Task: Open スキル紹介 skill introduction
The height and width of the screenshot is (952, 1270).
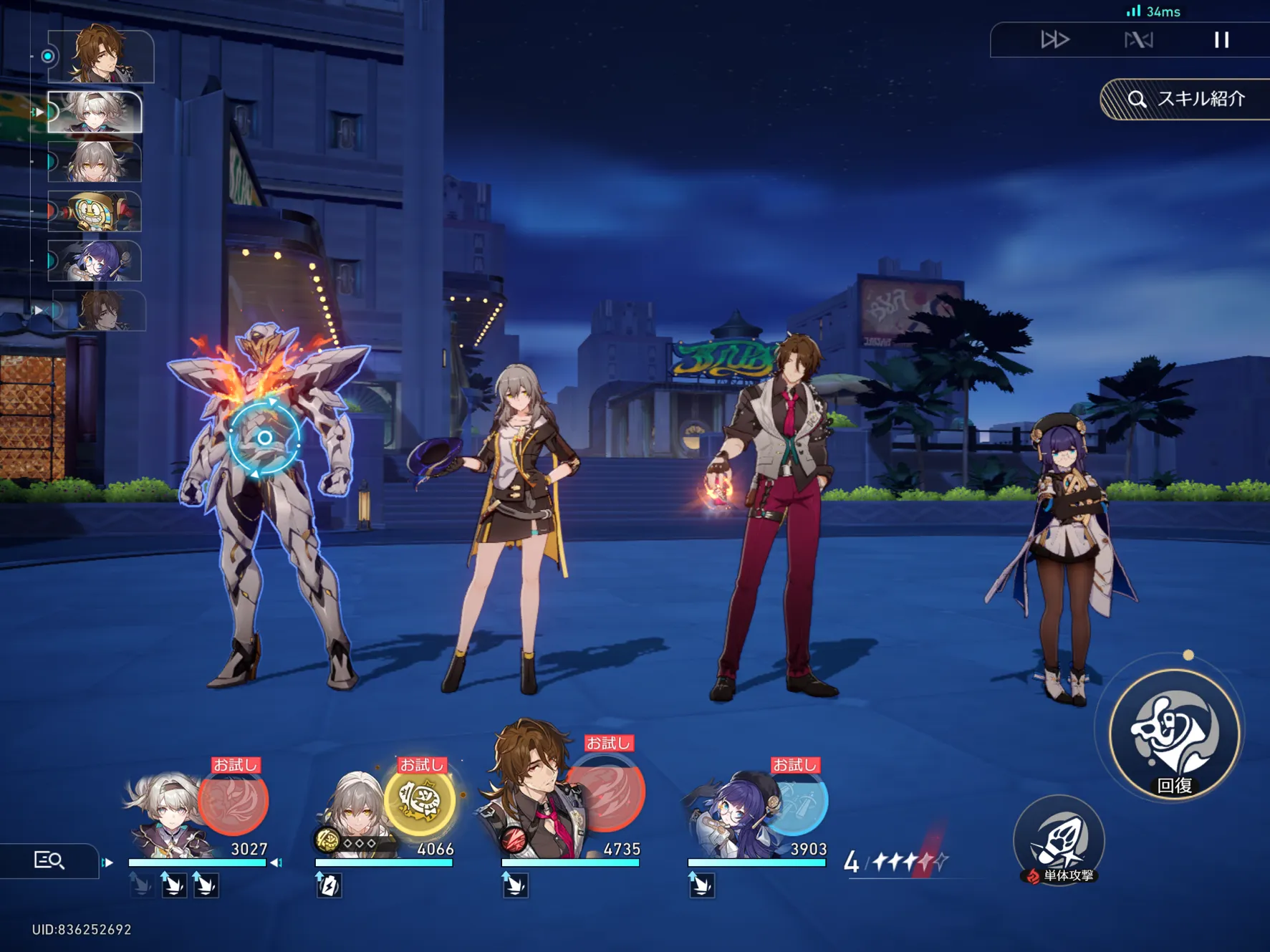Action: coord(1188,99)
